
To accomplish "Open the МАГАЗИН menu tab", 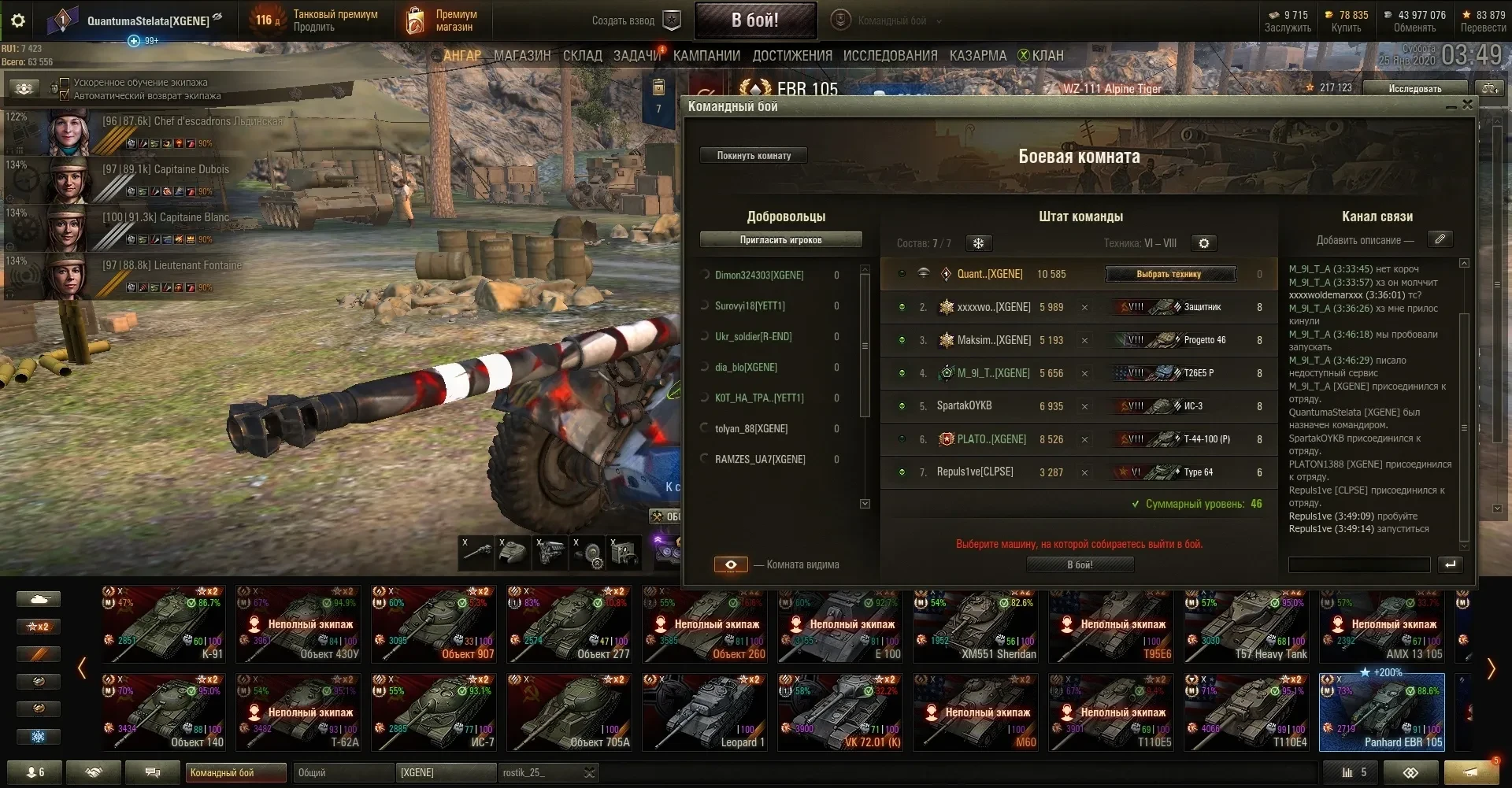I will (522, 56).
